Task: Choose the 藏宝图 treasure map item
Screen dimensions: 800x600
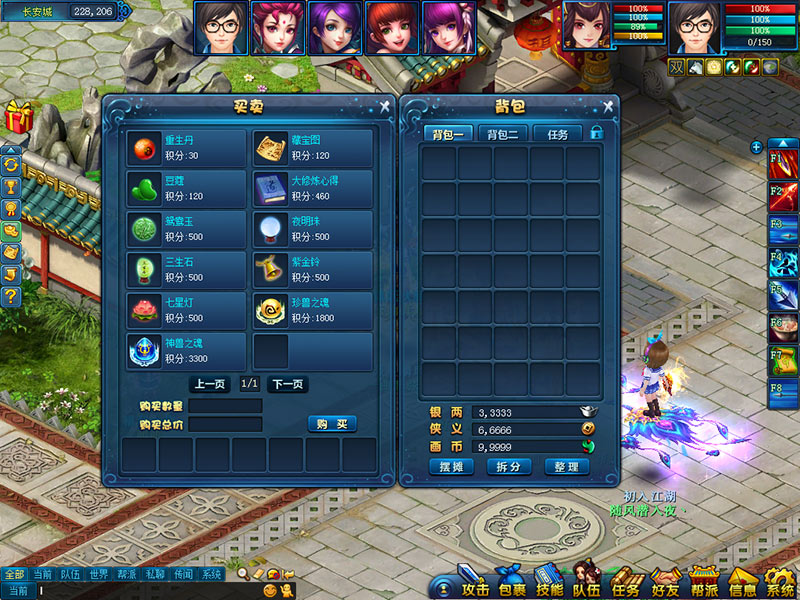Action: tap(312, 148)
